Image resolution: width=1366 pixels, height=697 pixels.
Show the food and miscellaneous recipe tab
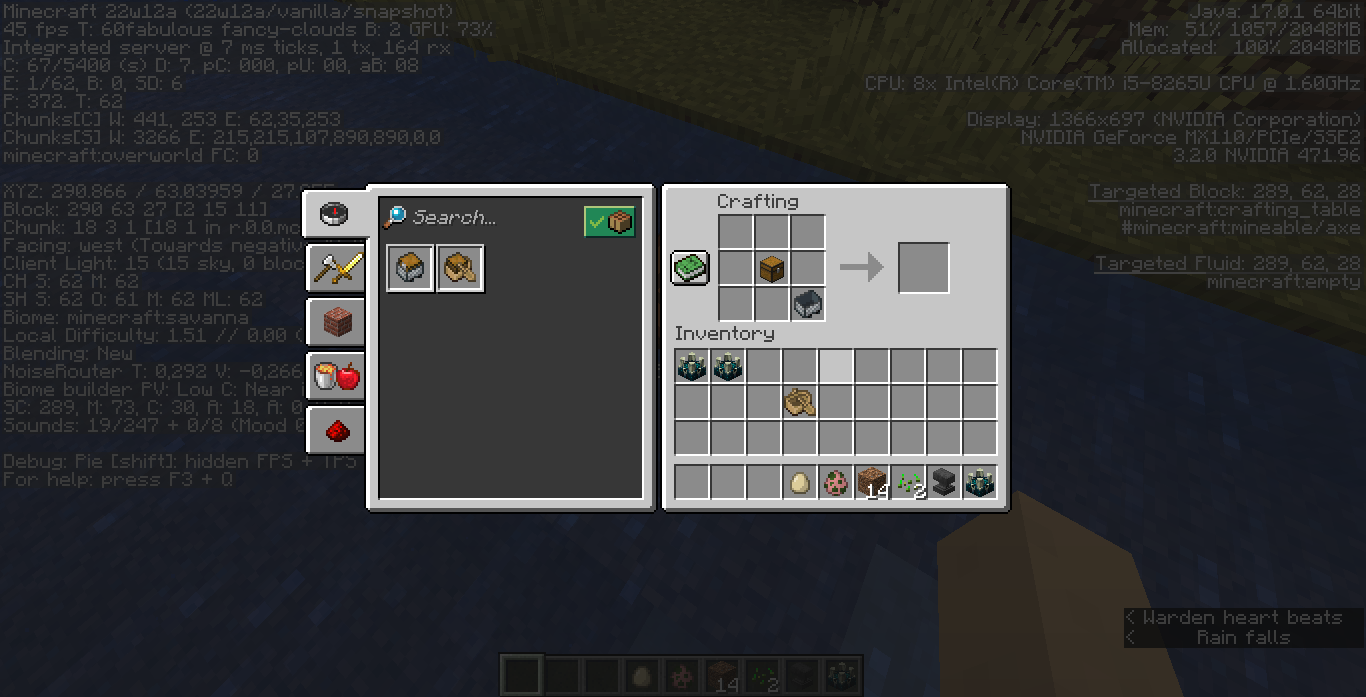[336, 376]
